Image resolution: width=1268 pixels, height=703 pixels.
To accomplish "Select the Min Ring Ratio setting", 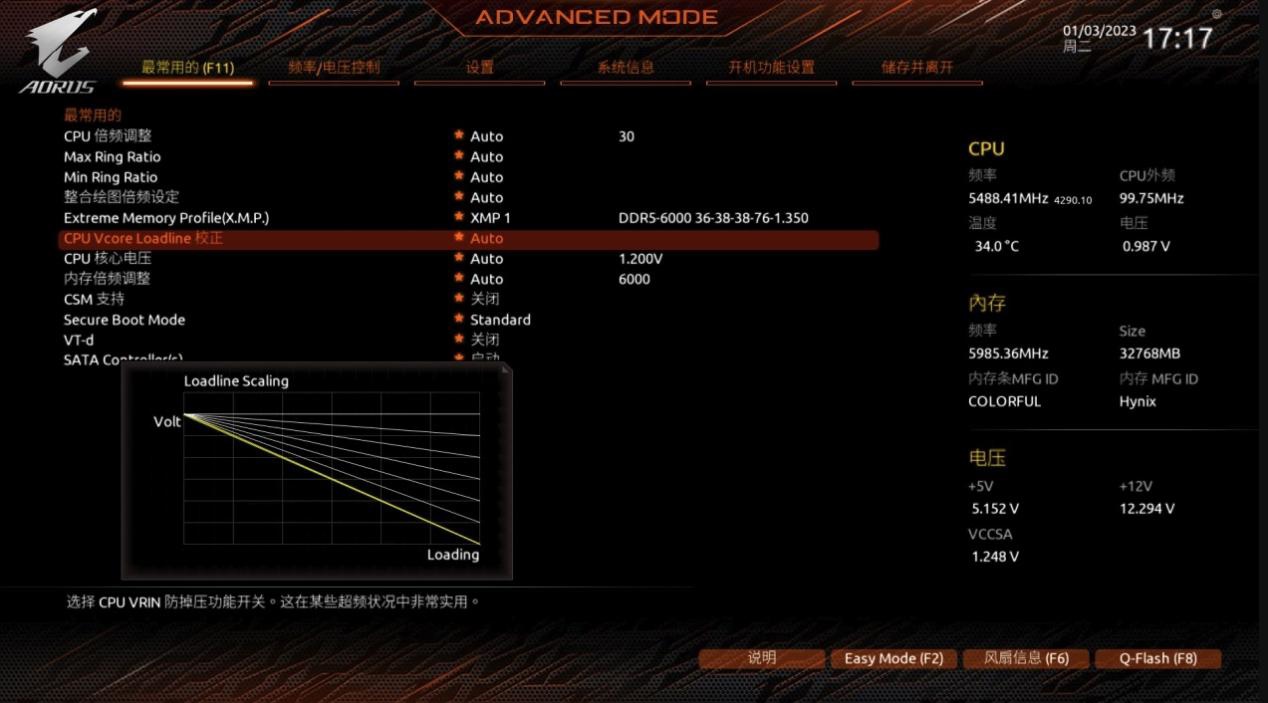I will point(111,177).
